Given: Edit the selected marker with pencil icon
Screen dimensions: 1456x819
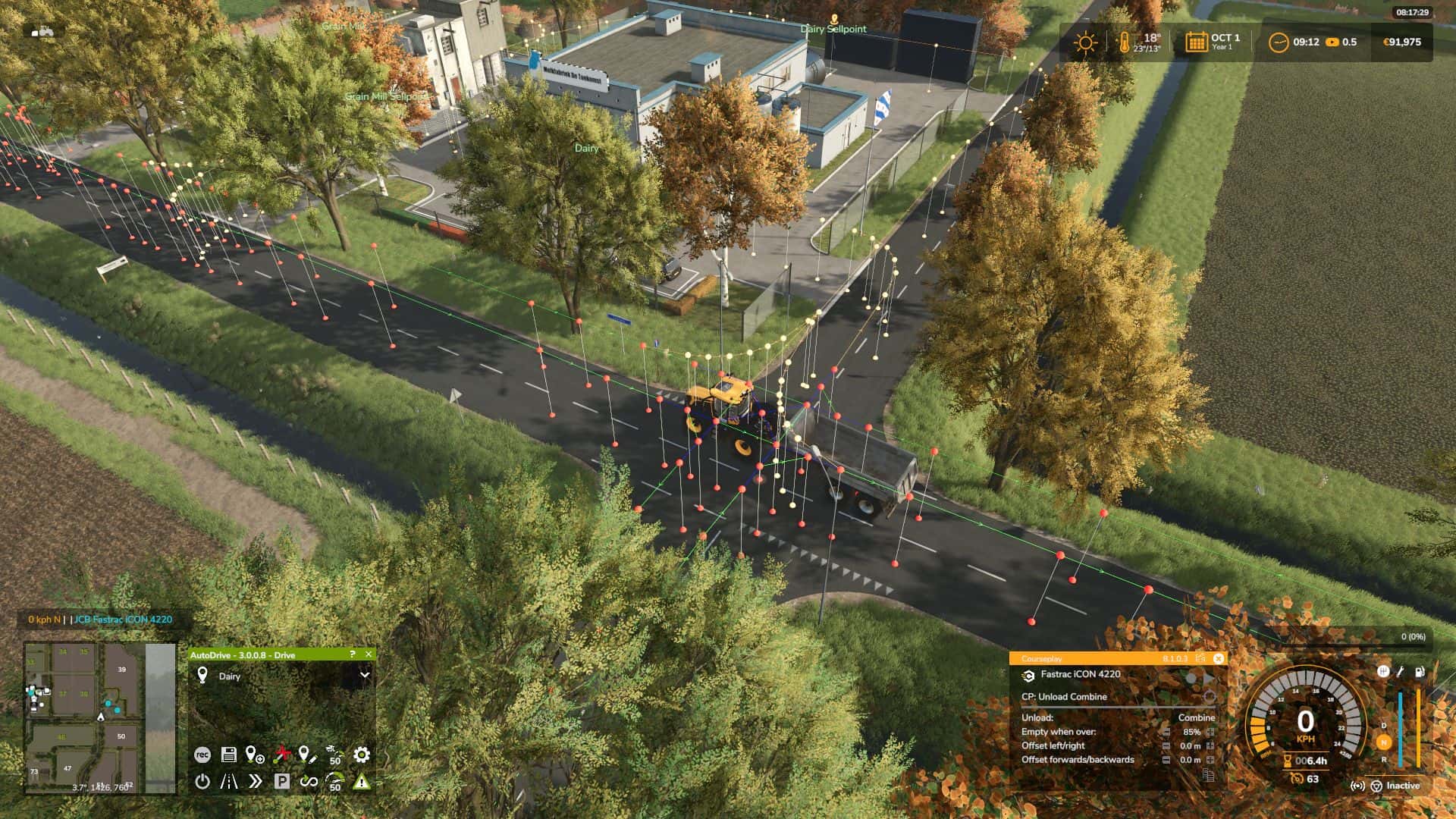Looking at the screenshot, I should tap(308, 755).
